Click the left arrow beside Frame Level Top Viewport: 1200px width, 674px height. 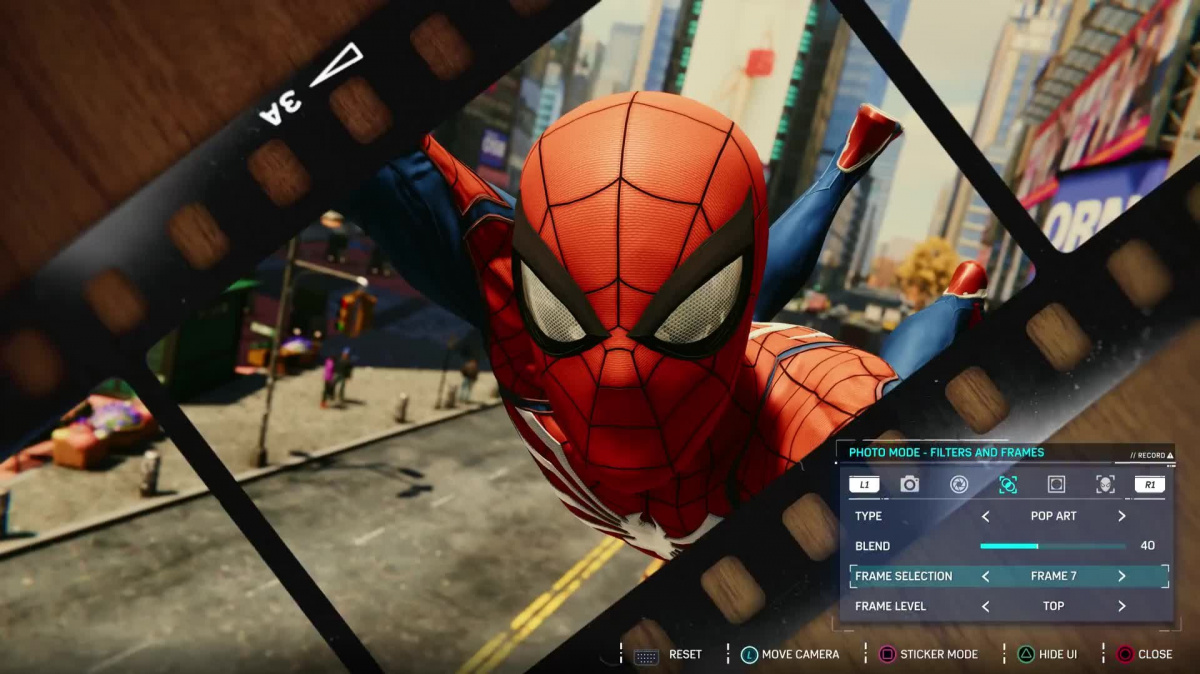(x=985, y=606)
